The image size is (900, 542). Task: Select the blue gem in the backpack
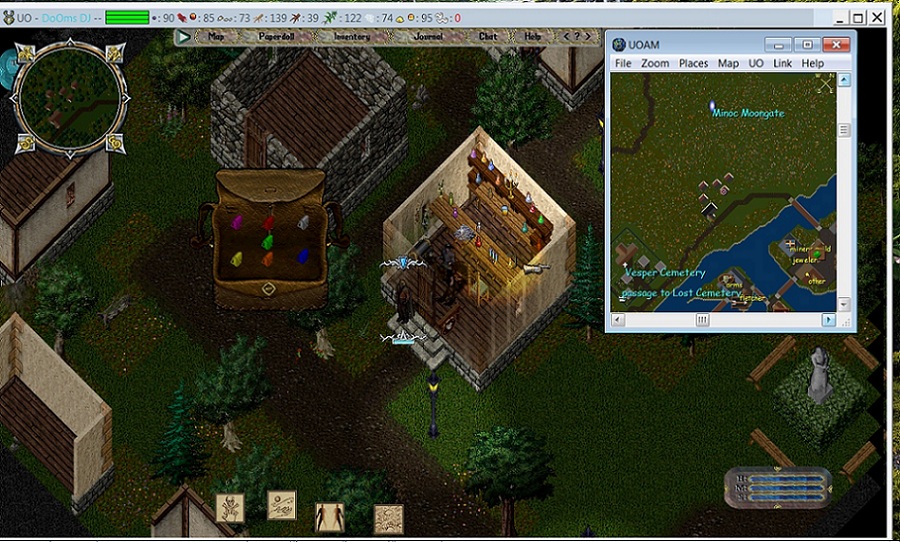click(302, 255)
